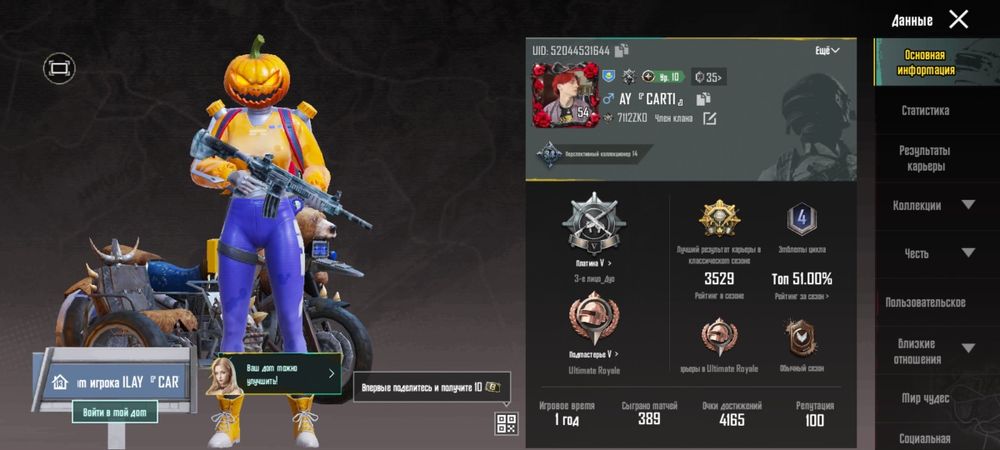Screen dimensions: 1000x450
Task: Edit the clan profile entry
Action: pyautogui.click(x=709, y=119)
